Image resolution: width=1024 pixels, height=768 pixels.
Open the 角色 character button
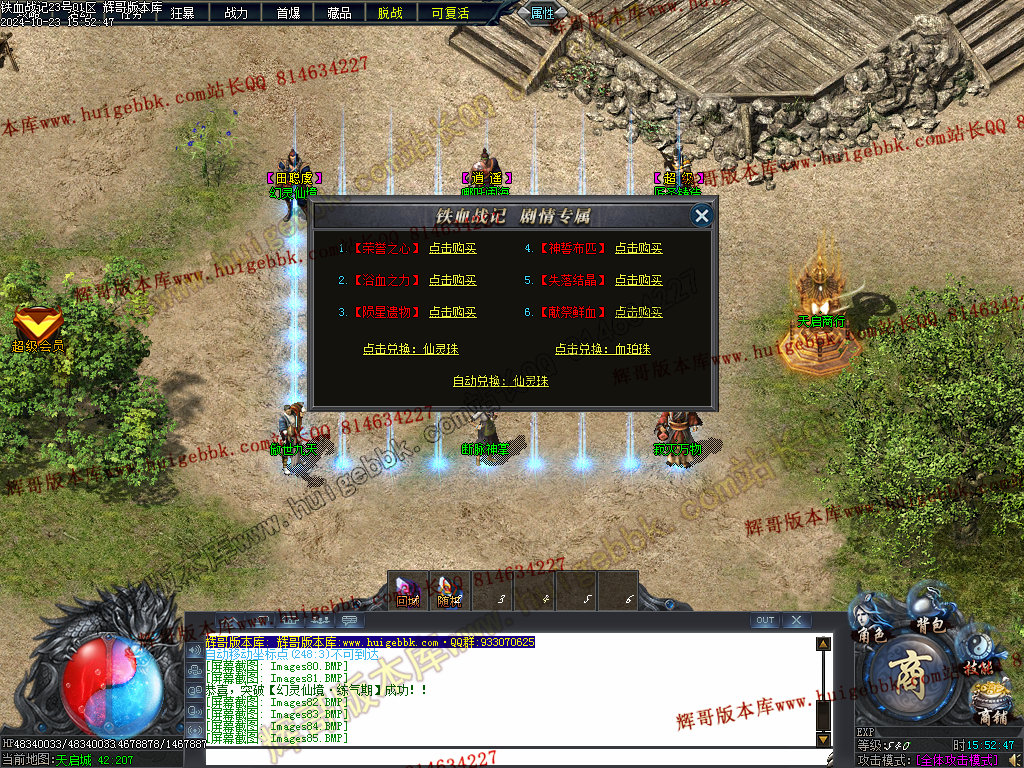click(x=871, y=634)
